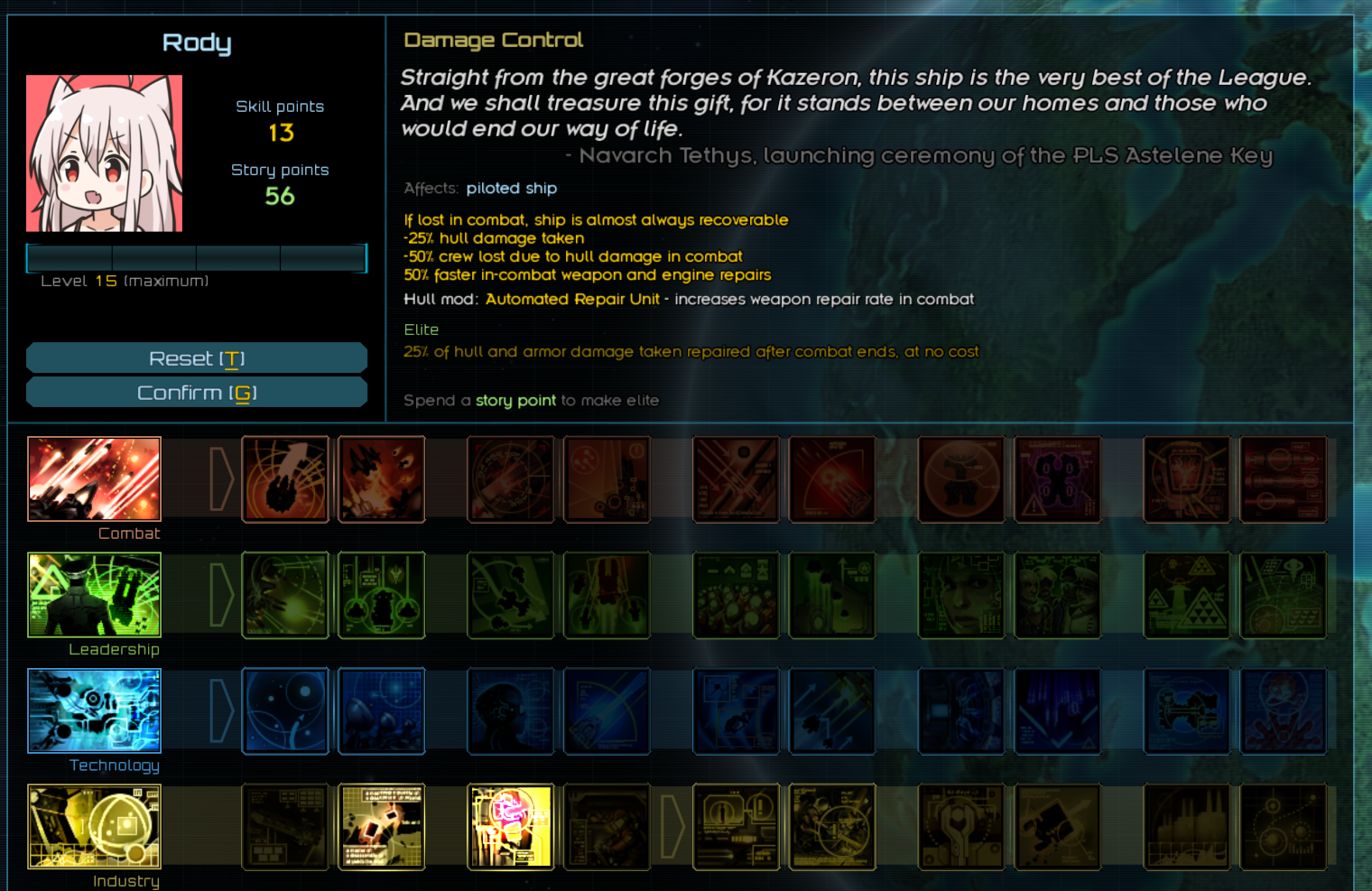Toggle the wrench-icon Industry skill on
Image resolution: width=1372 pixels, height=891 pixels.
pyautogui.click(x=961, y=826)
